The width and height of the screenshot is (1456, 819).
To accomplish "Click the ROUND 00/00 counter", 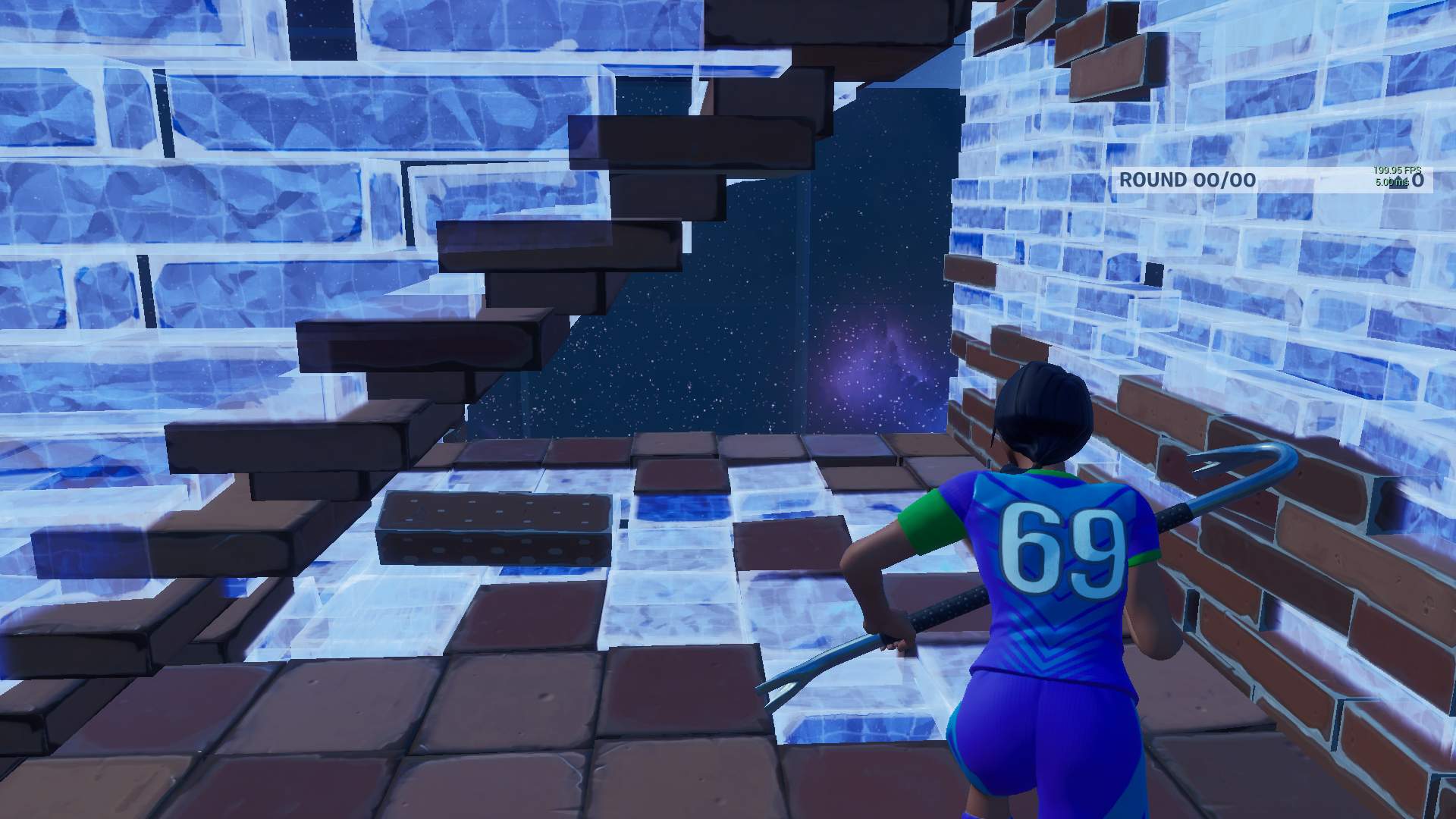I will (1188, 177).
